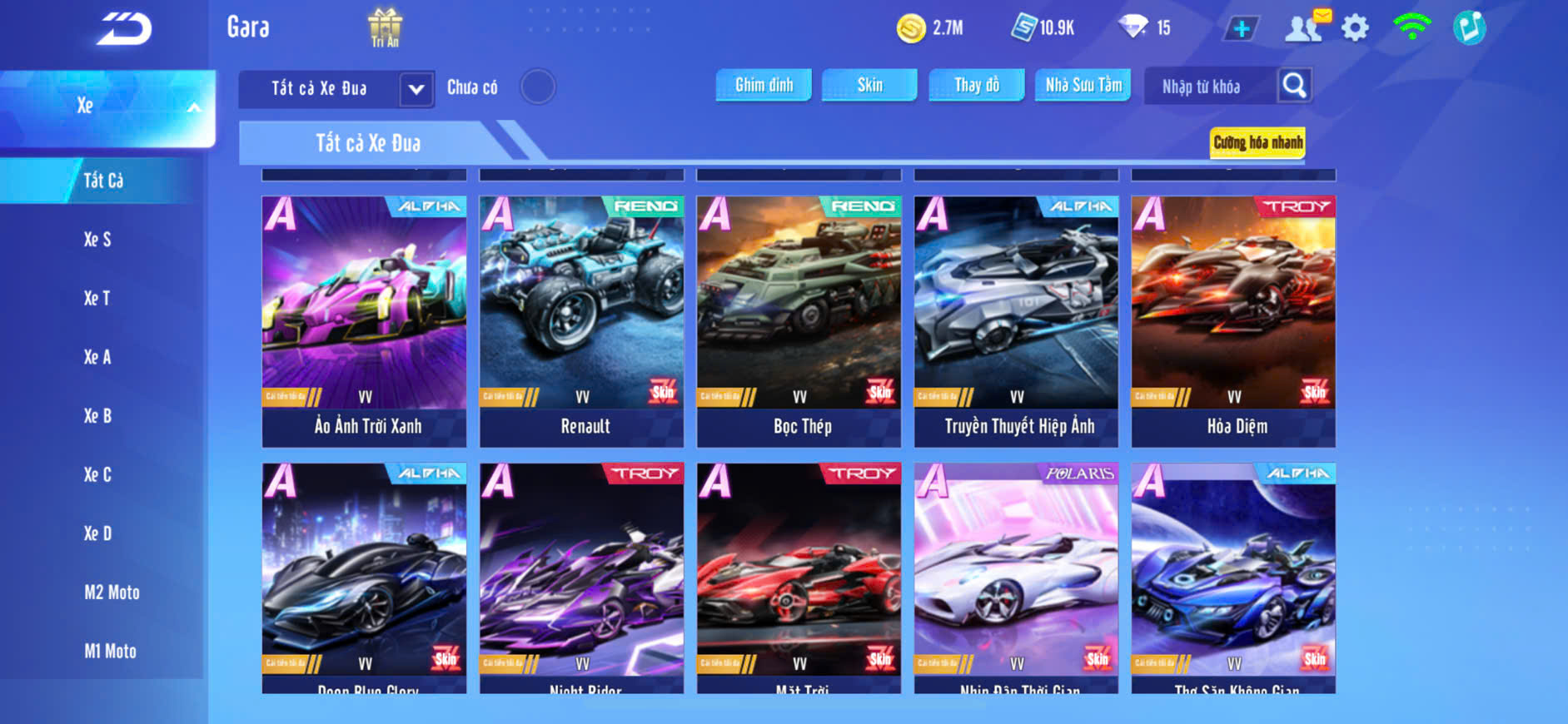Click the Ghim đỉnh button
Image resolution: width=1568 pixels, height=724 pixels.
pyautogui.click(x=764, y=85)
